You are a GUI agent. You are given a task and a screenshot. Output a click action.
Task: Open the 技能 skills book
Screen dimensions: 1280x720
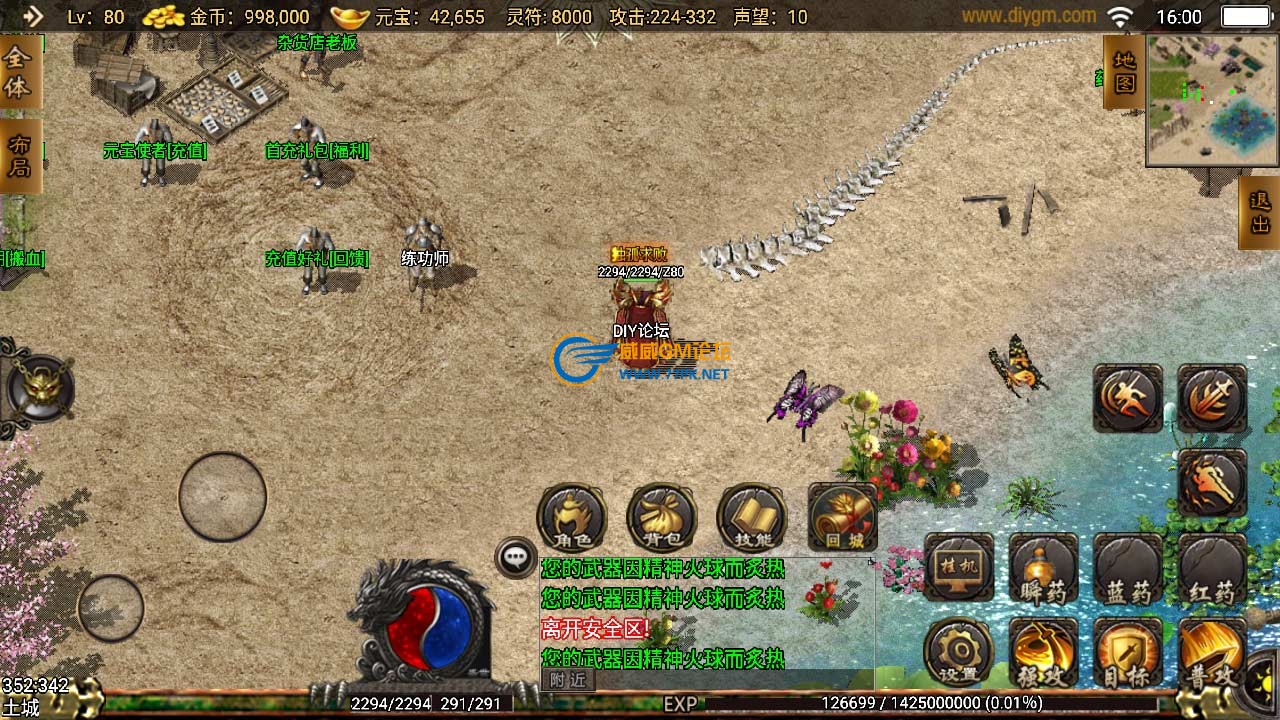[751, 518]
